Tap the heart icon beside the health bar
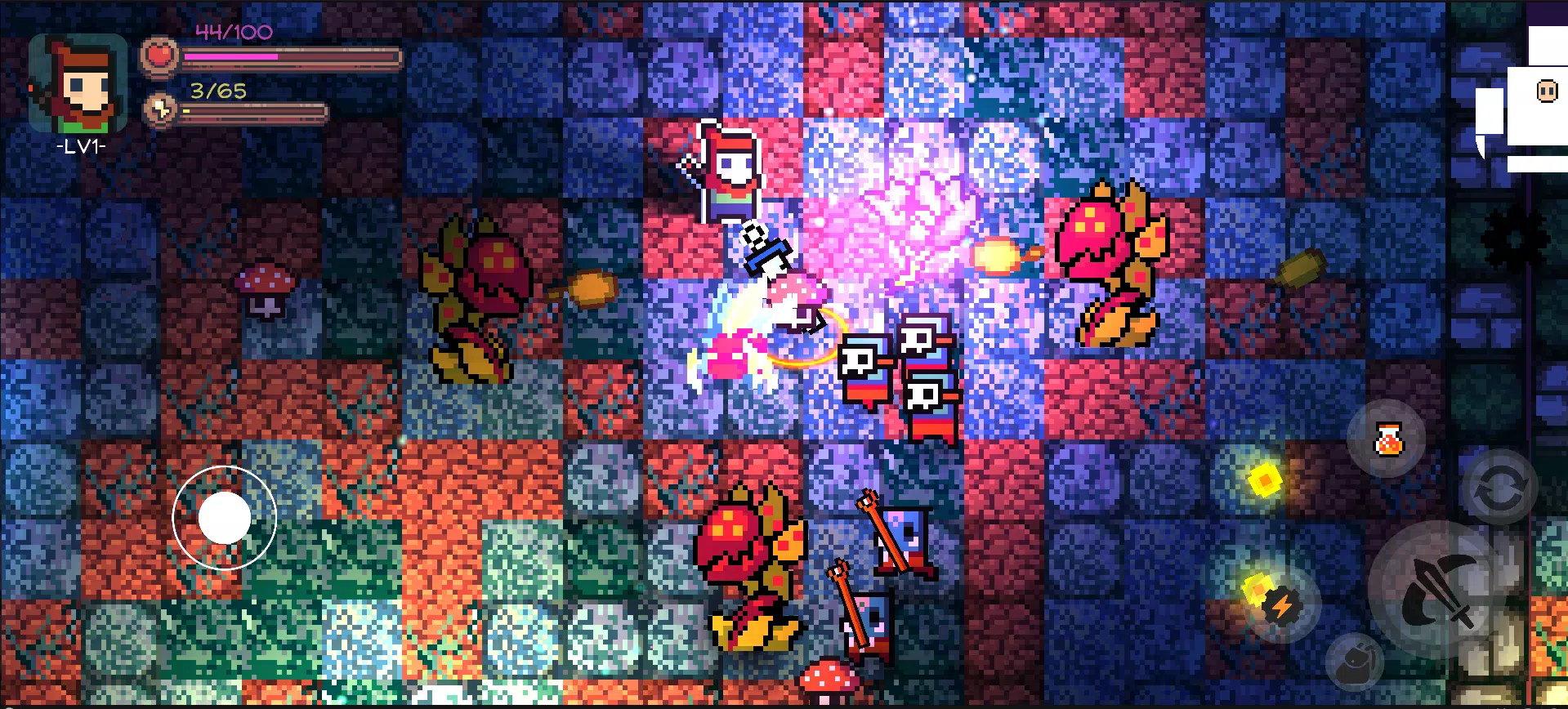 pos(160,56)
